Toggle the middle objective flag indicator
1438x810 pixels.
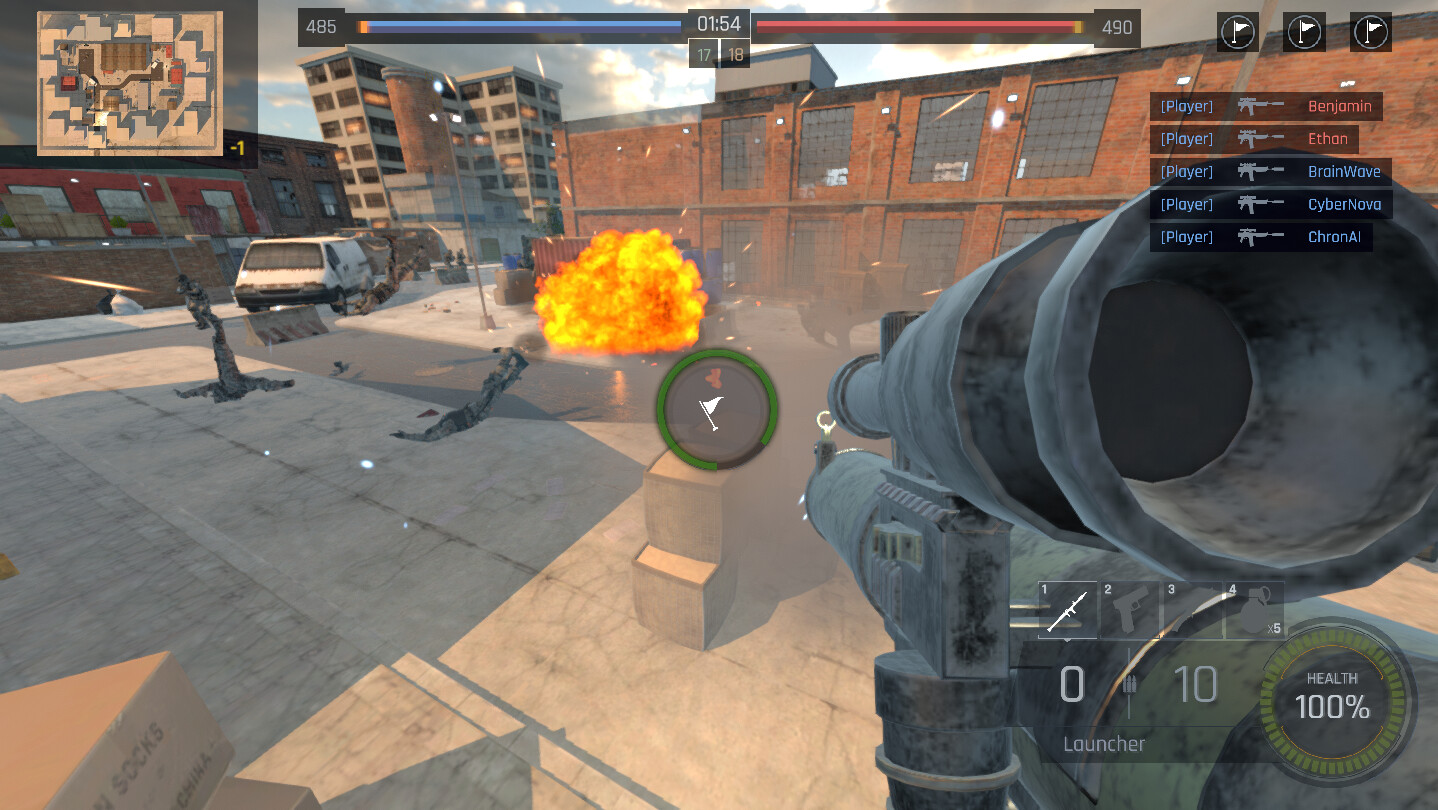(x=1303, y=32)
